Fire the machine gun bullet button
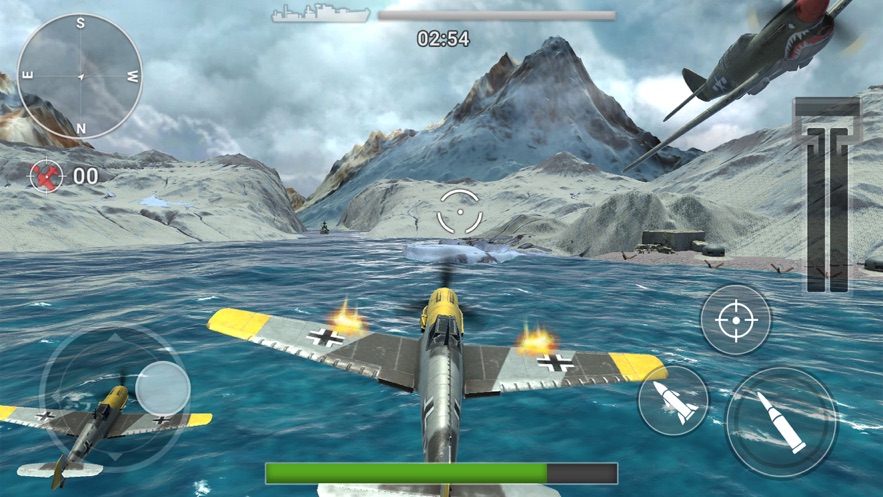This screenshot has height=497, width=883. pyautogui.click(x=780, y=422)
